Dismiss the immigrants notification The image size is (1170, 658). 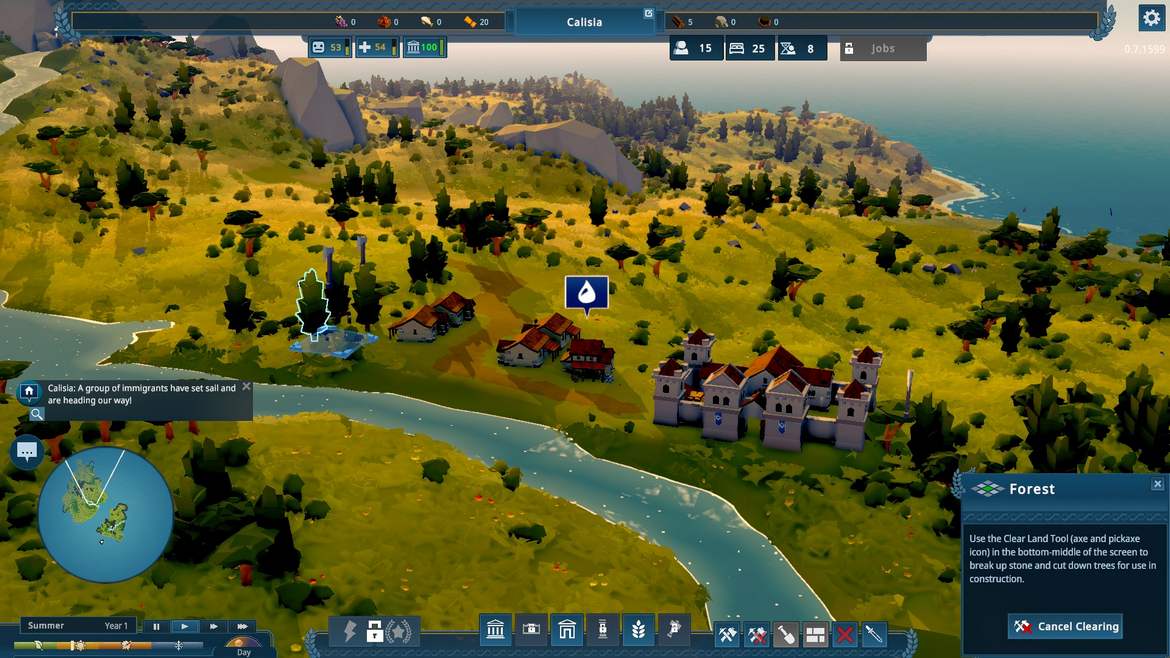point(246,387)
